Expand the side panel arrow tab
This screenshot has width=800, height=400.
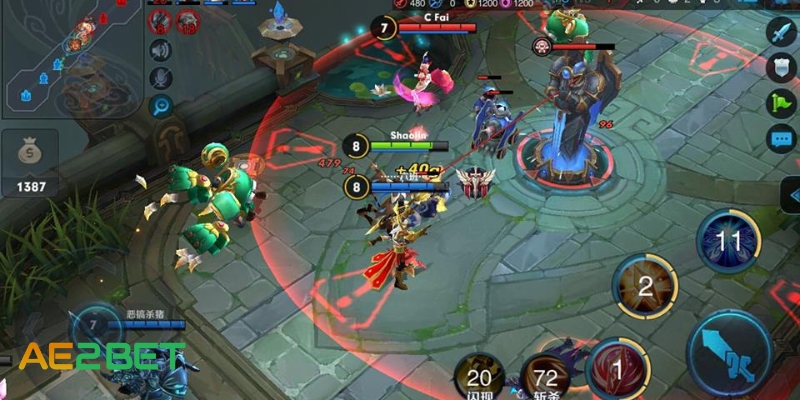pos(790,195)
